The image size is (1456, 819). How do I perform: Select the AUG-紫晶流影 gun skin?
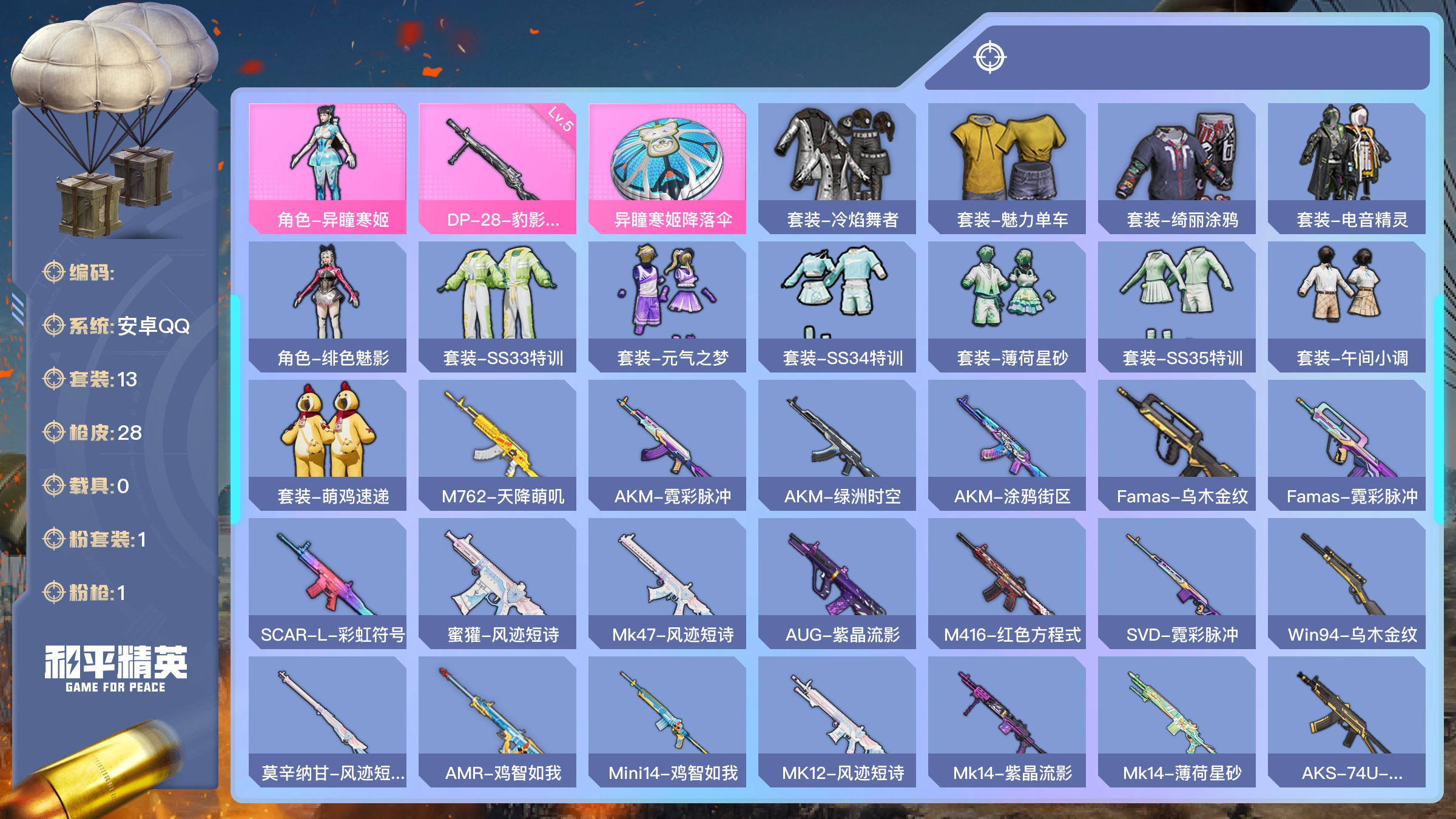click(x=837, y=582)
